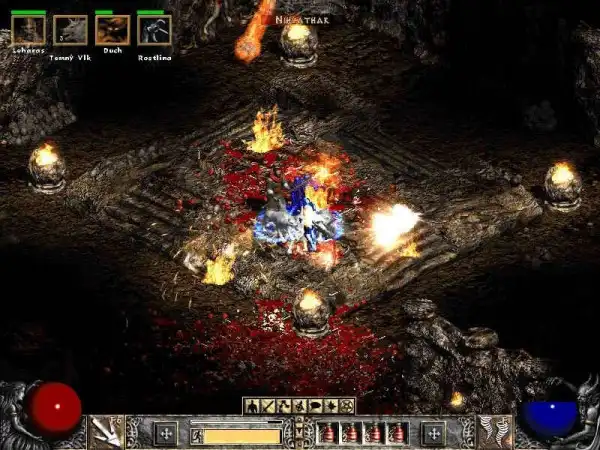This screenshot has height=450, width=600.
Task: Select the left-click arrows skill icon
Action: [x=105, y=432]
